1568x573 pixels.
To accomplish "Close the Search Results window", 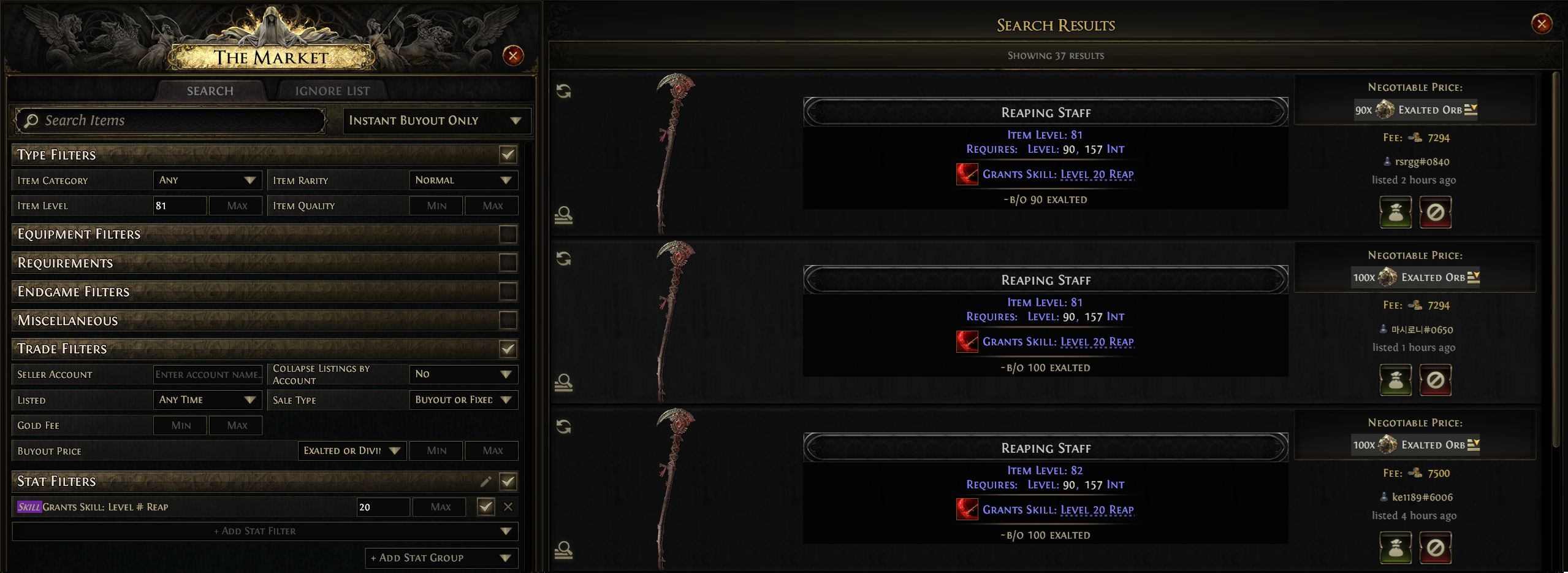I will pyautogui.click(x=1541, y=24).
